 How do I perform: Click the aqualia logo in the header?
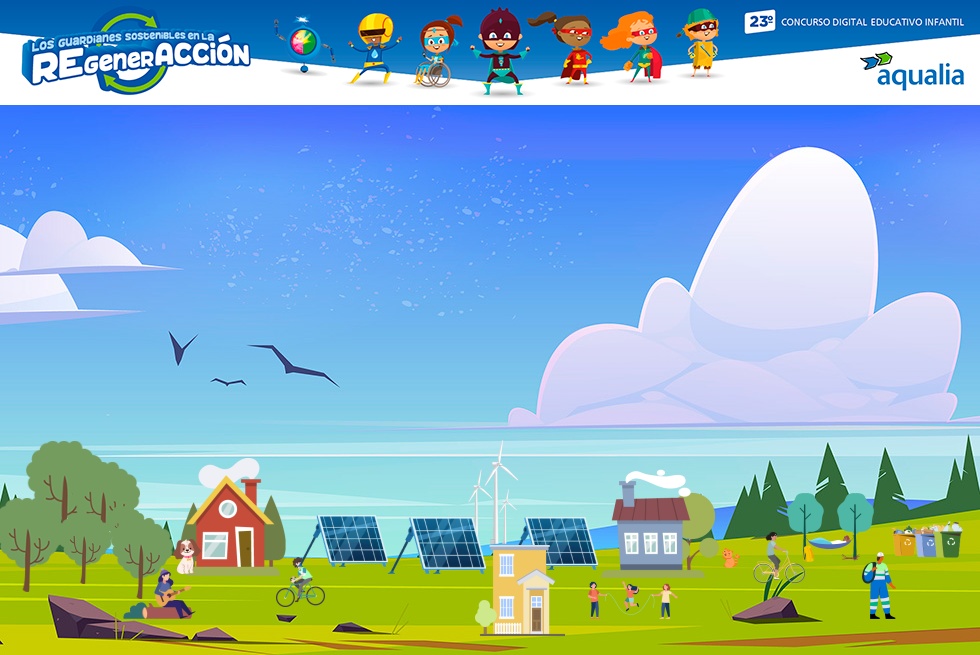[x=911, y=71]
